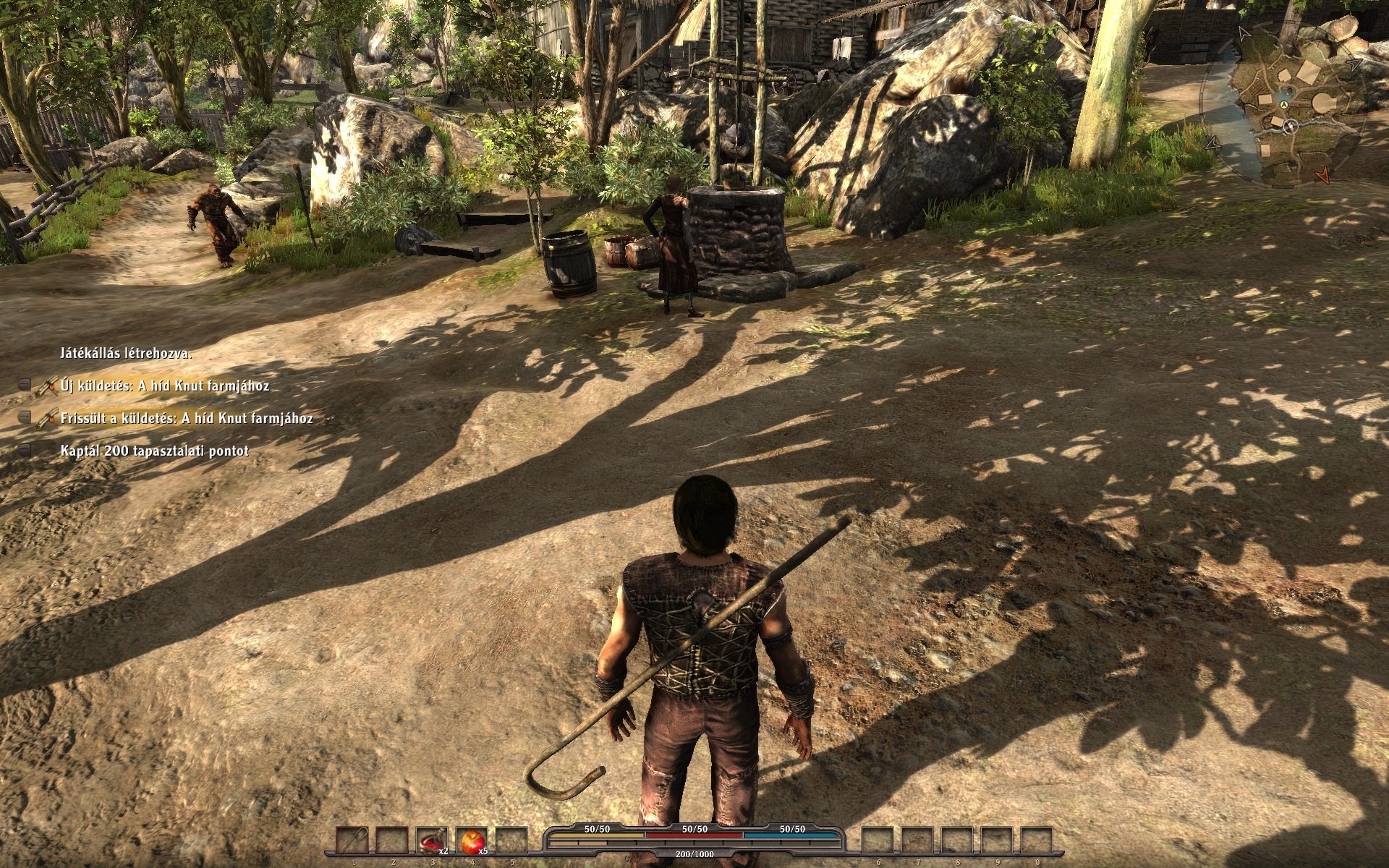Select the shepherd's crook hotbar slot

click(x=352, y=842)
